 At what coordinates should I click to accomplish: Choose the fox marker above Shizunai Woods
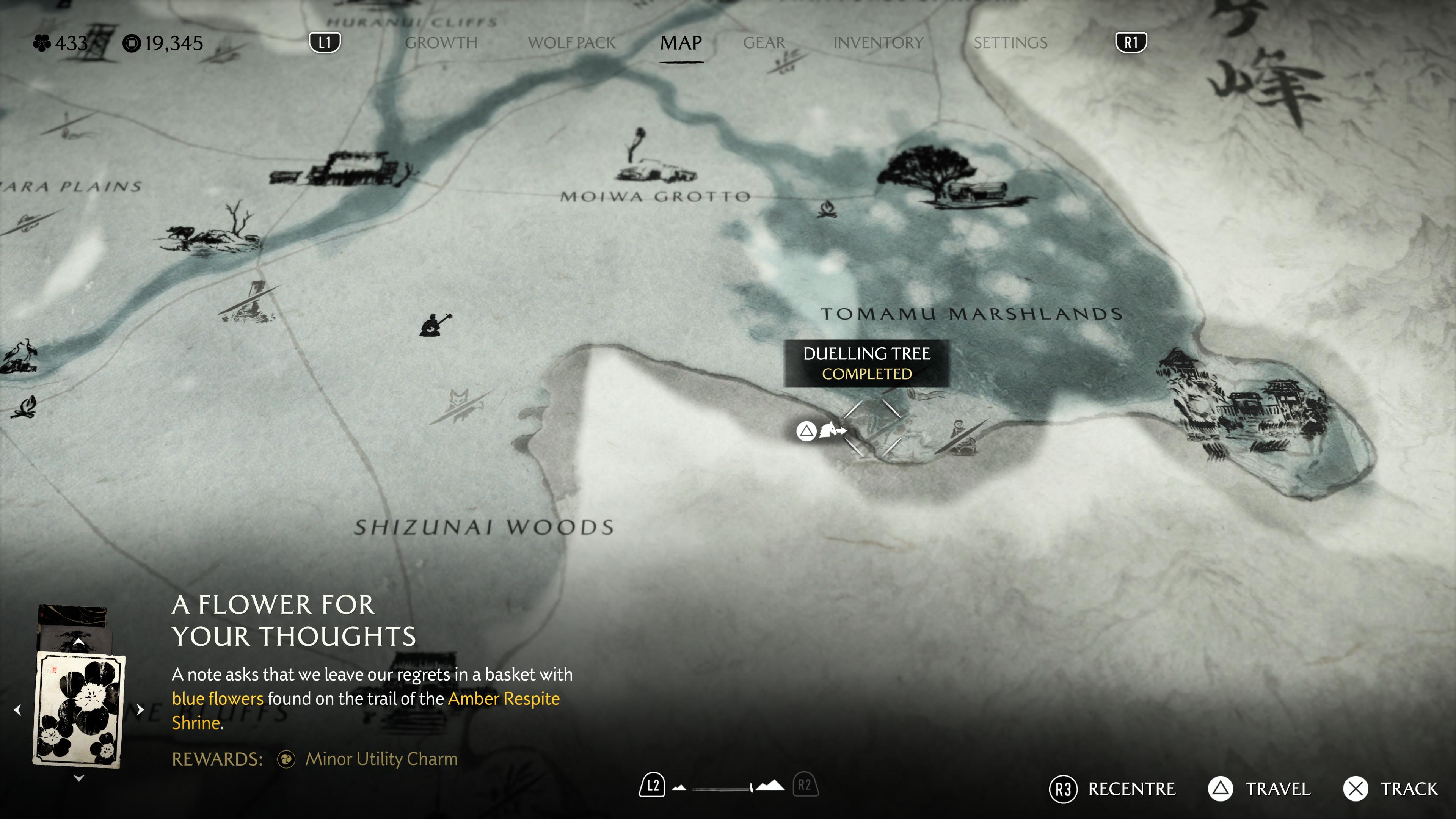tap(459, 404)
